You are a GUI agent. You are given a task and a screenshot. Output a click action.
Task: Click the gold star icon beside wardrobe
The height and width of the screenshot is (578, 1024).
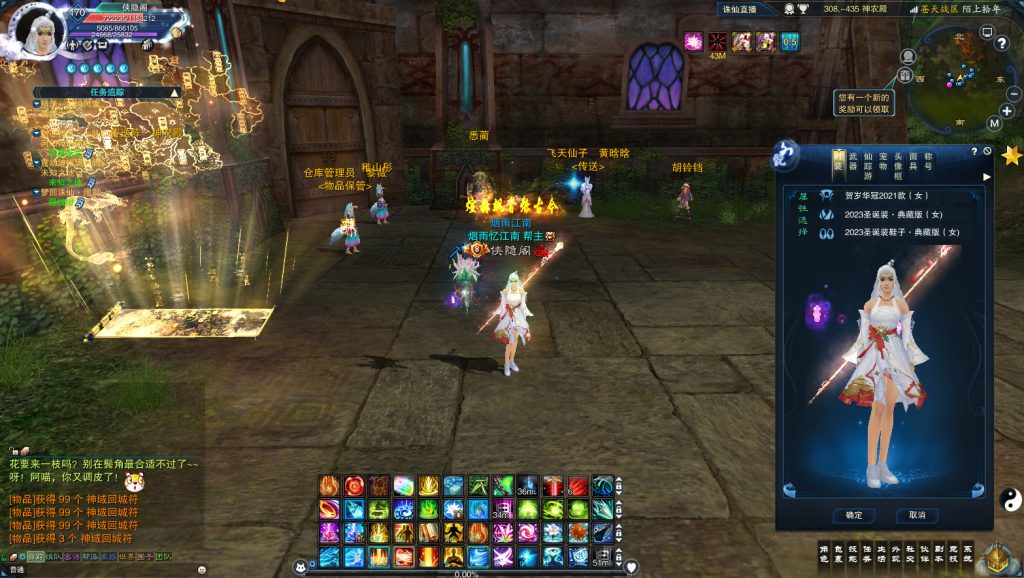tap(1011, 156)
